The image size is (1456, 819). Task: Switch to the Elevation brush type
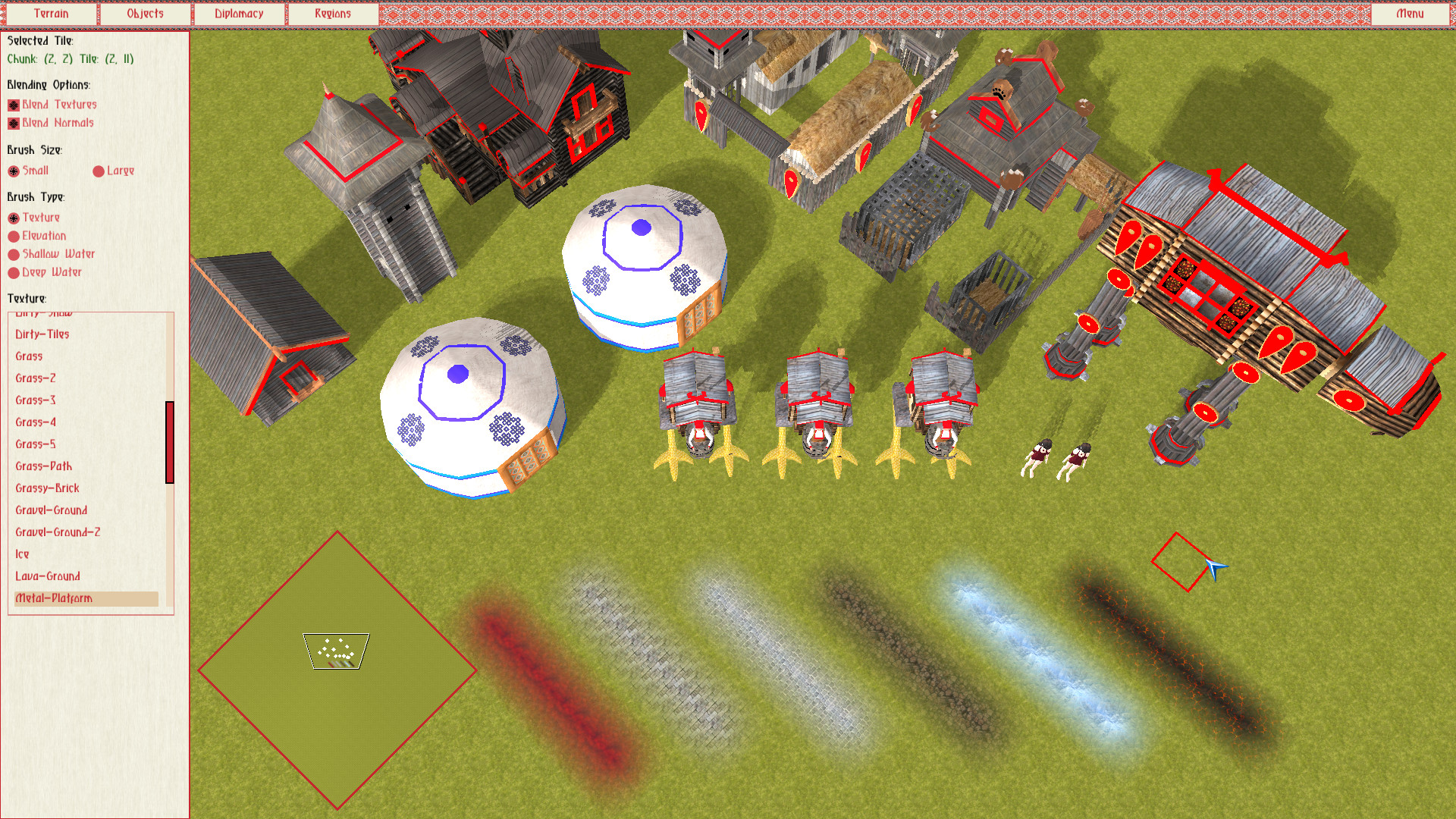[13, 236]
